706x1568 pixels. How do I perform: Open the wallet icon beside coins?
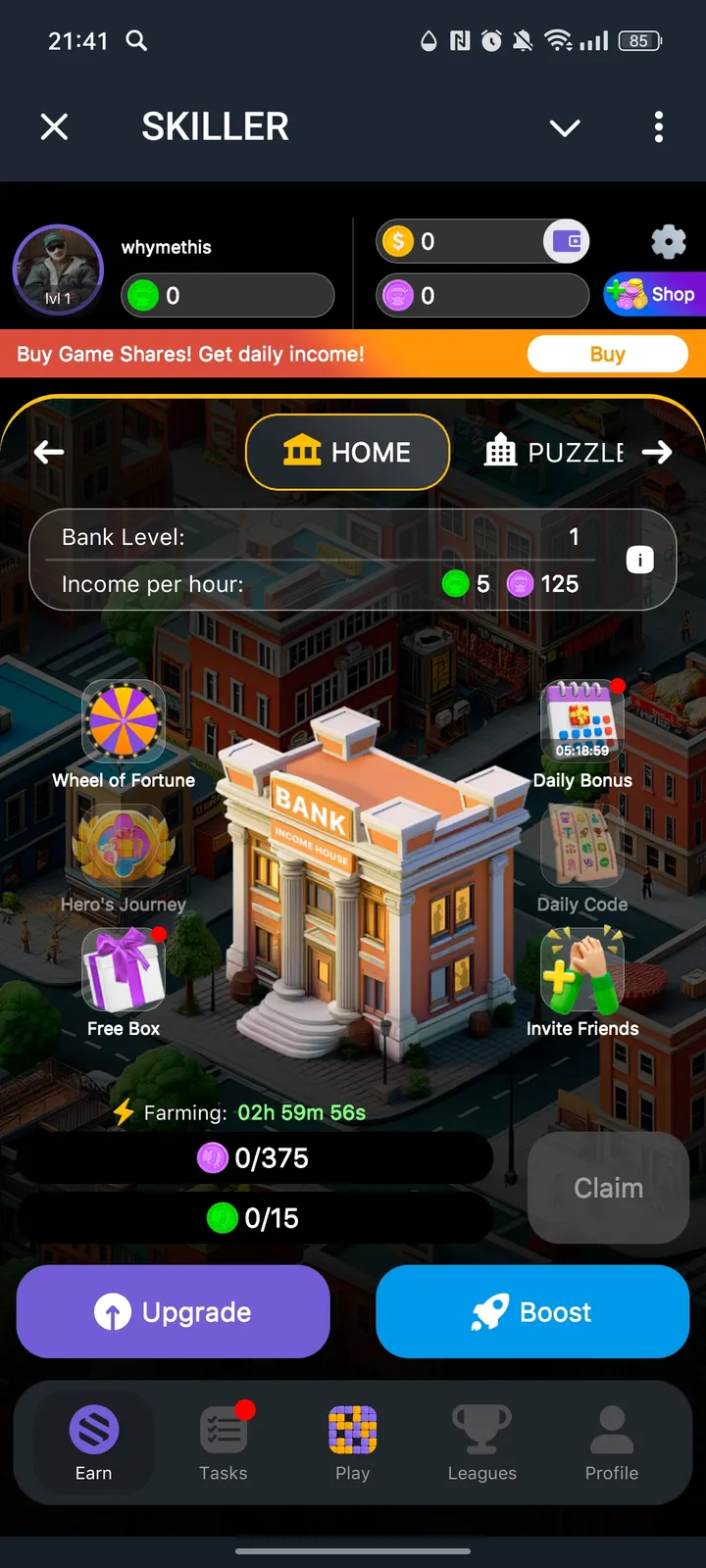567,241
